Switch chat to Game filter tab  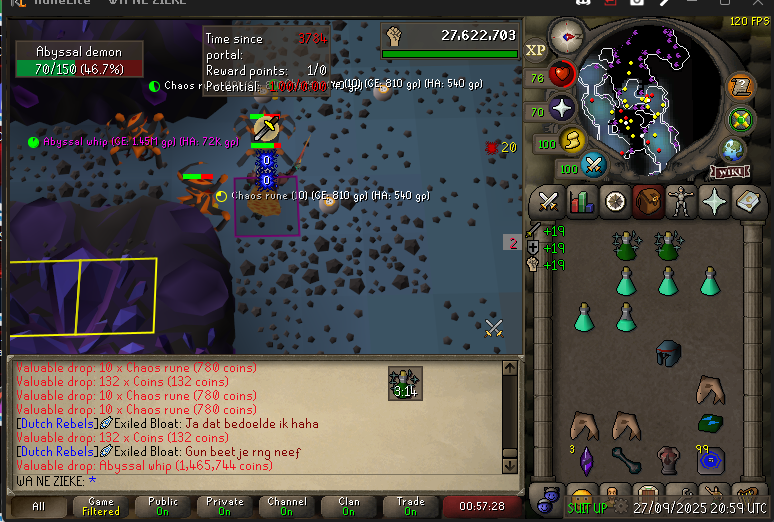[x=101, y=506]
